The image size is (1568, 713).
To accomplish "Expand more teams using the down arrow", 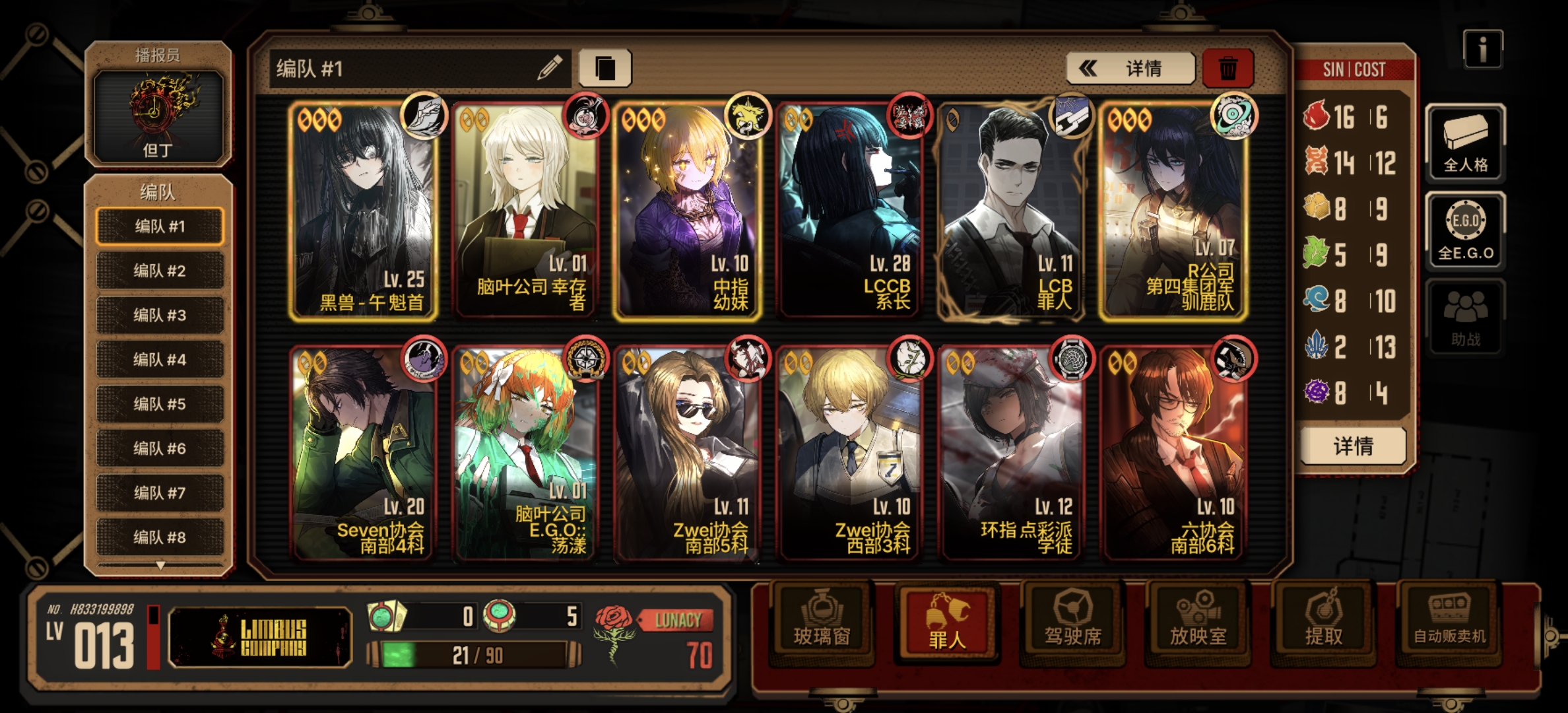I will click(159, 564).
